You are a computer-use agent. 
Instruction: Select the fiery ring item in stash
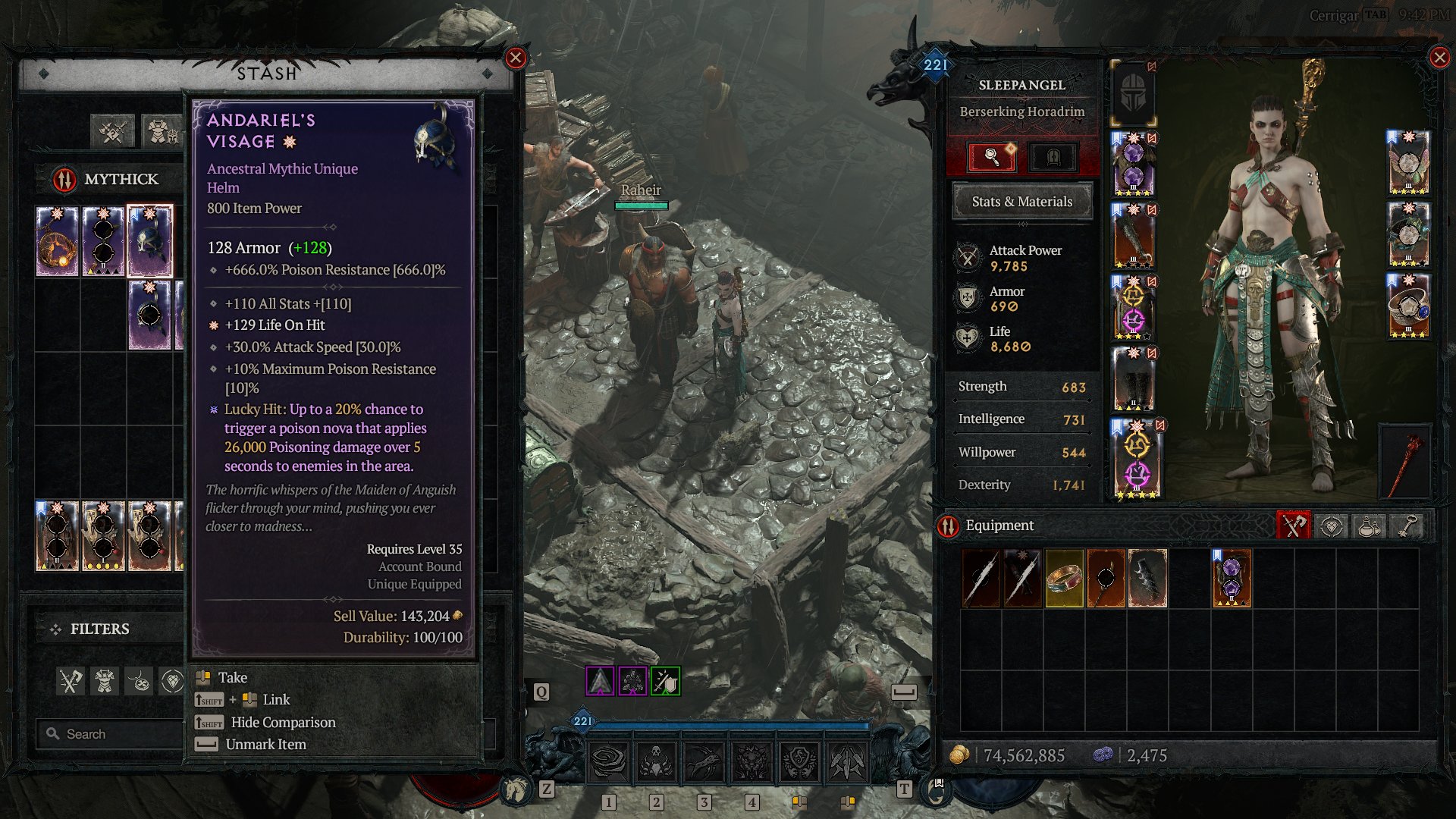(57, 241)
